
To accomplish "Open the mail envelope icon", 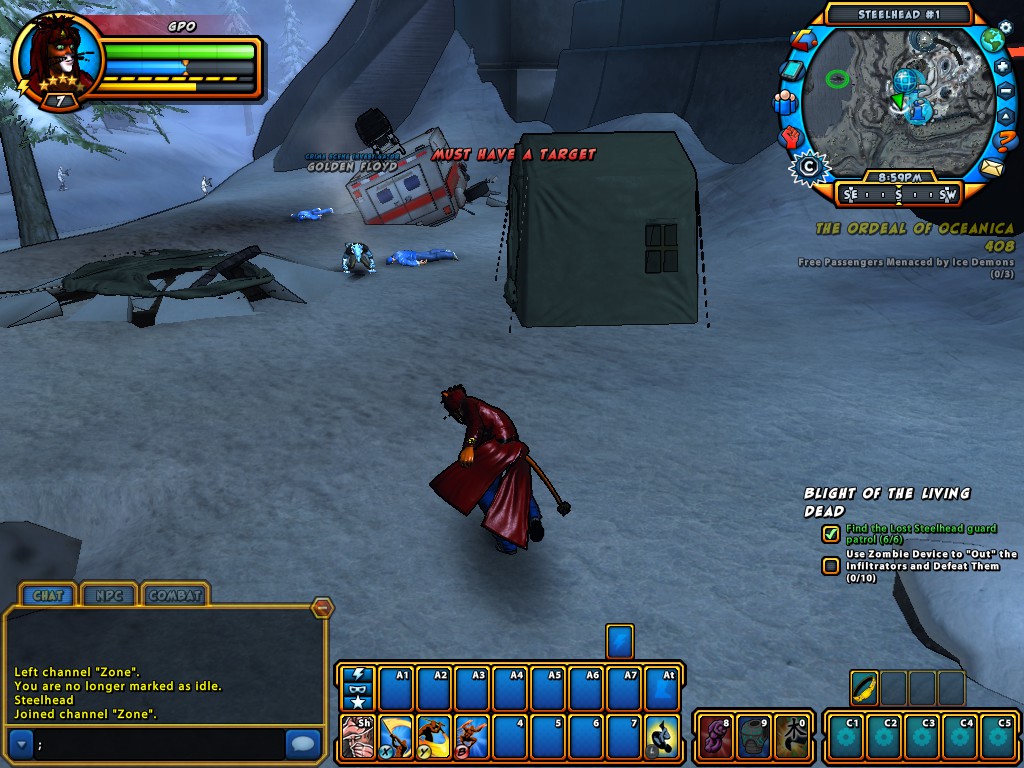I will (x=991, y=168).
